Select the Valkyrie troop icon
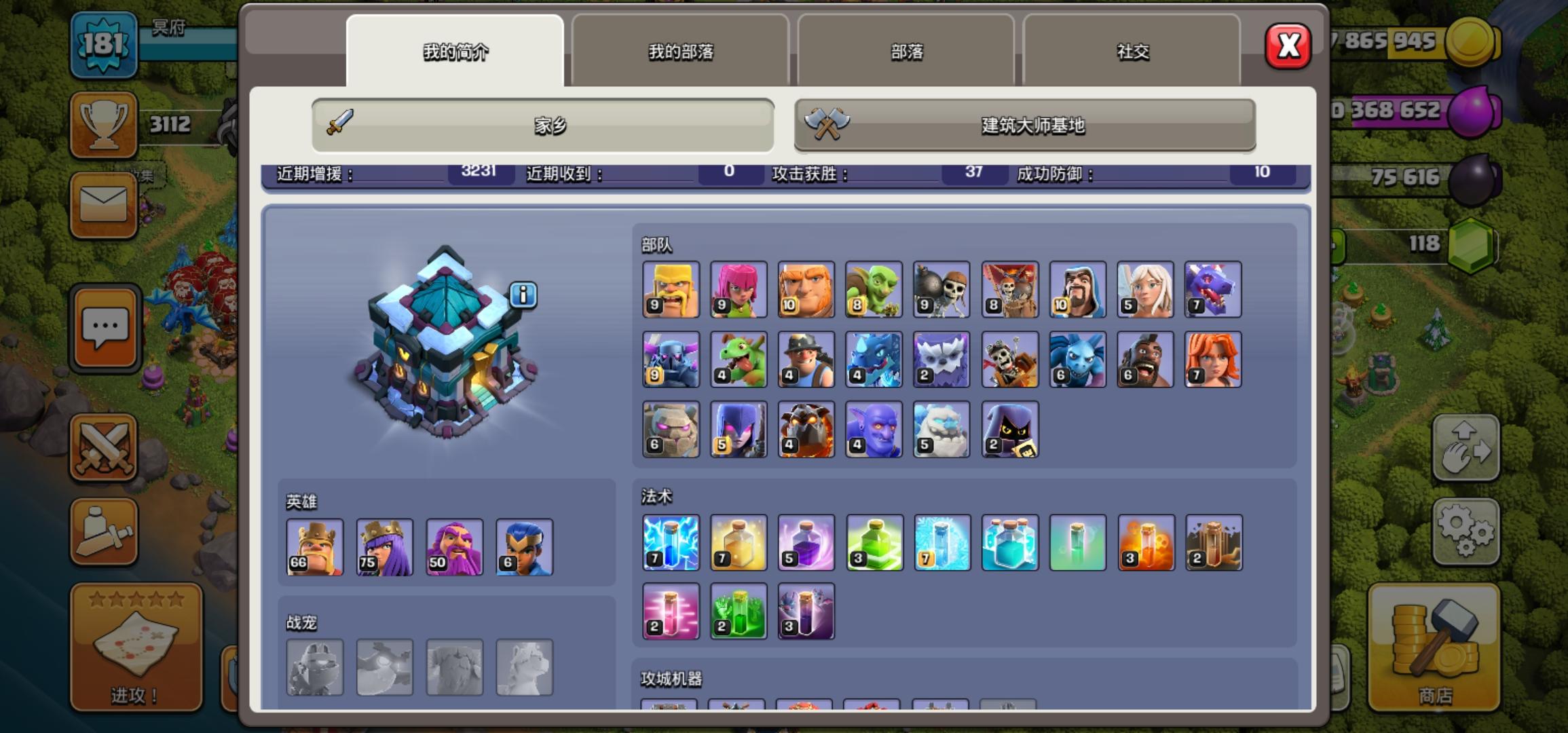The width and height of the screenshot is (1568, 733). [1213, 358]
